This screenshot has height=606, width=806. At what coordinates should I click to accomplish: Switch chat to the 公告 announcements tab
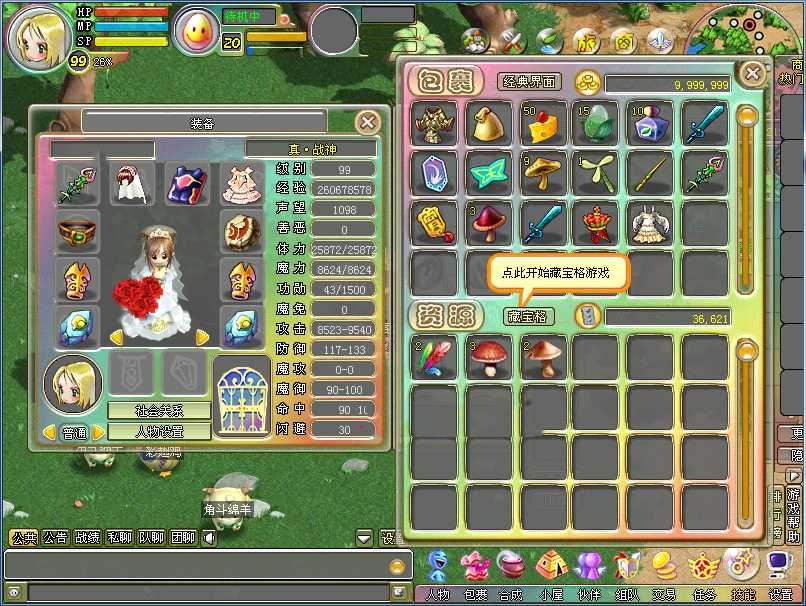coord(55,537)
